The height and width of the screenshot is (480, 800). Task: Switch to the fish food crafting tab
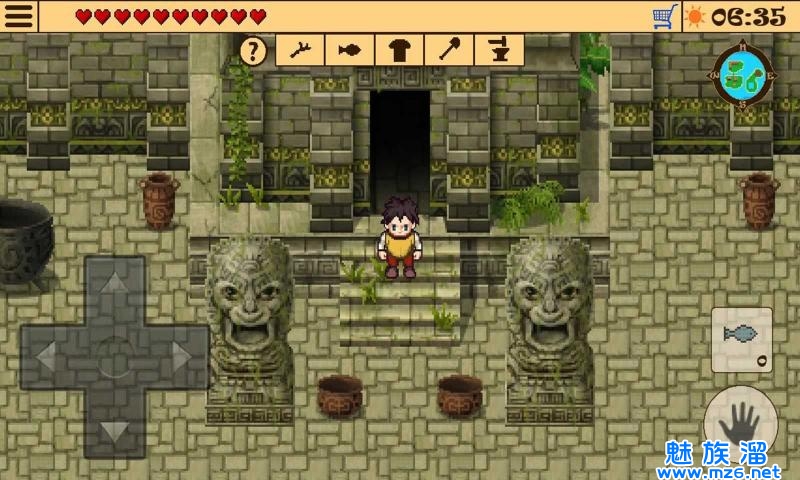coord(349,50)
